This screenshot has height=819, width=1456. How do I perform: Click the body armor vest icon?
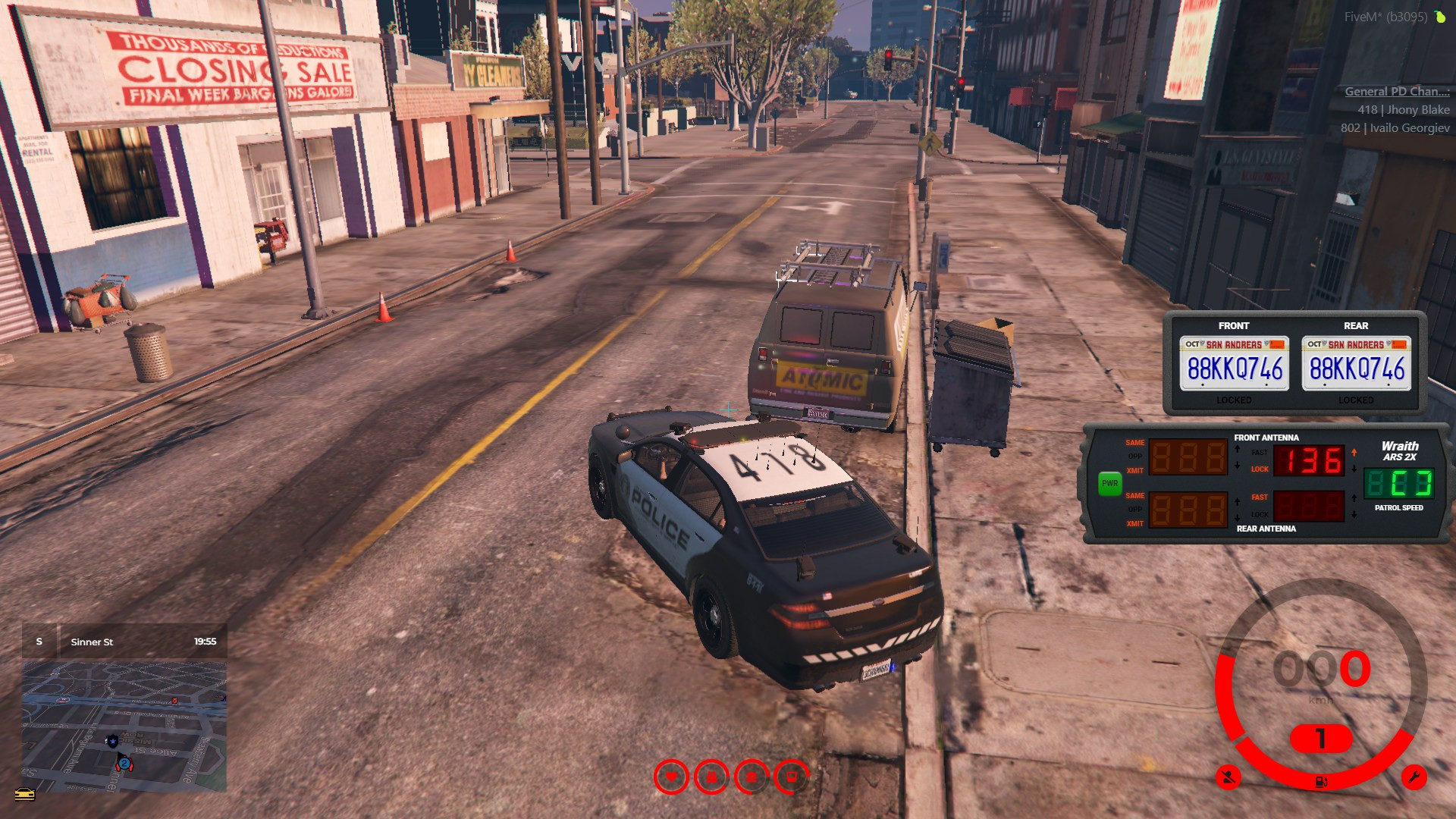pyautogui.click(x=711, y=777)
